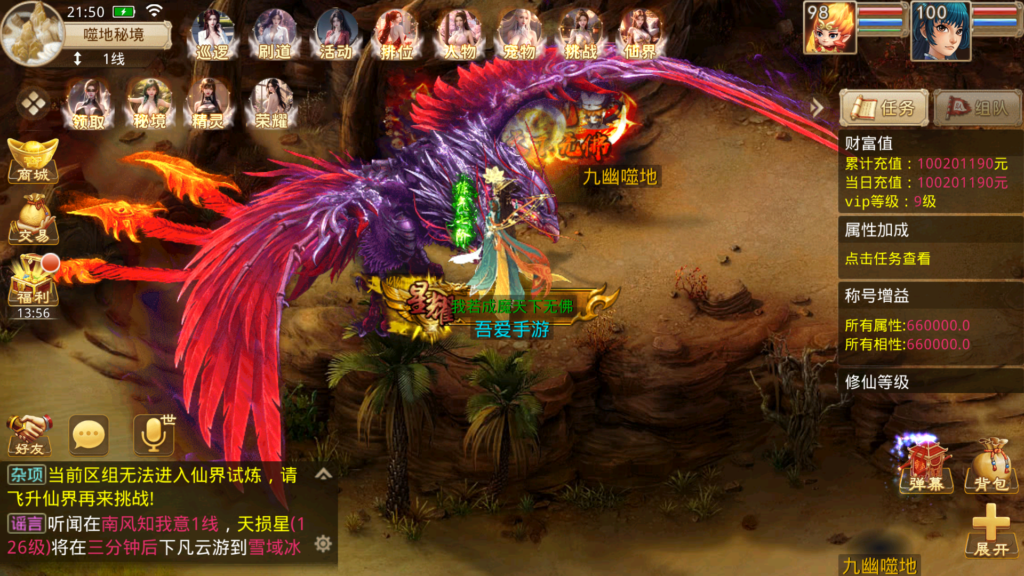Image resolution: width=1024 pixels, height=576 pixels.
Task: Open the 活动 events icon
Action: pos(336,33)
